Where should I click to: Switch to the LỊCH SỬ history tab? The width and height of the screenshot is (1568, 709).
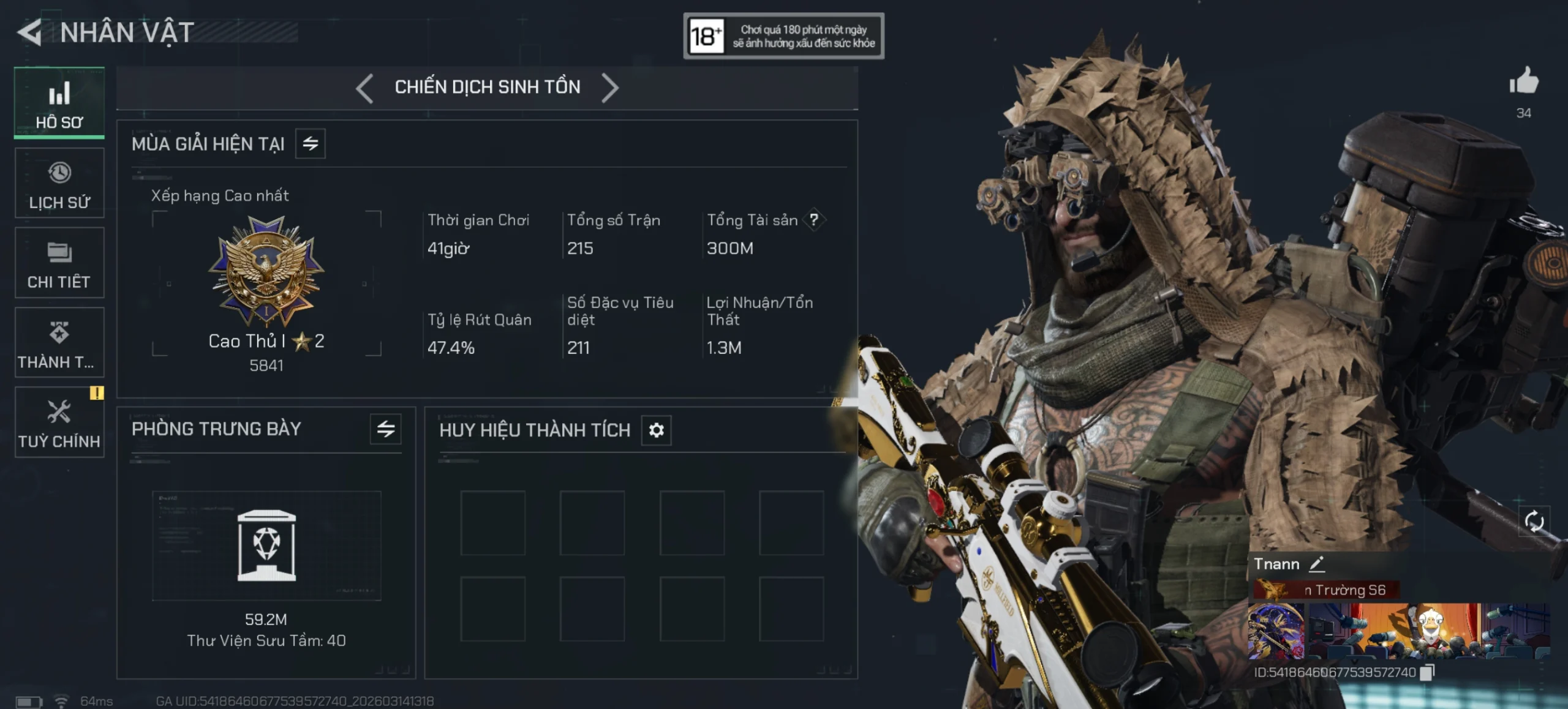(59, 183)
